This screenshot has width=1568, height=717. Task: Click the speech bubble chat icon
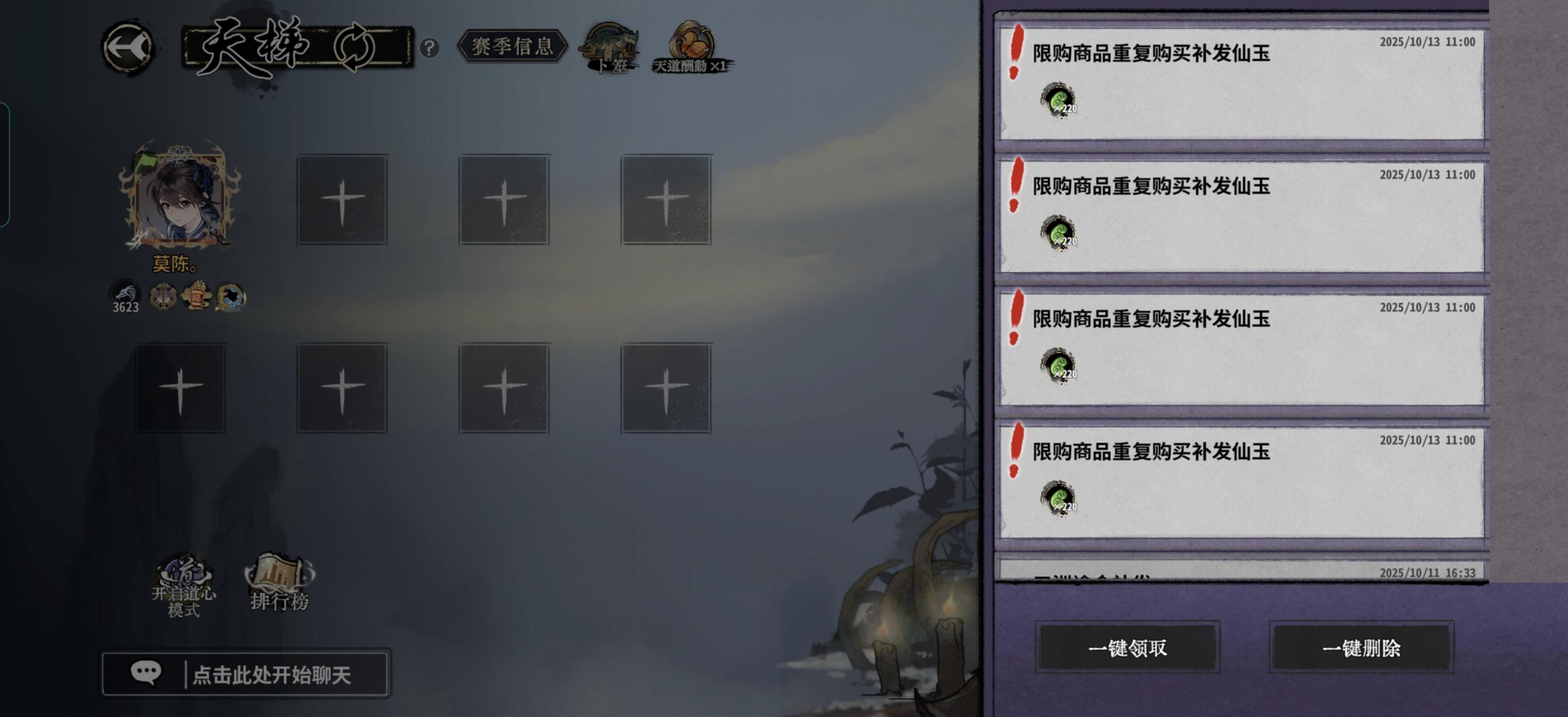pos(145,673)
